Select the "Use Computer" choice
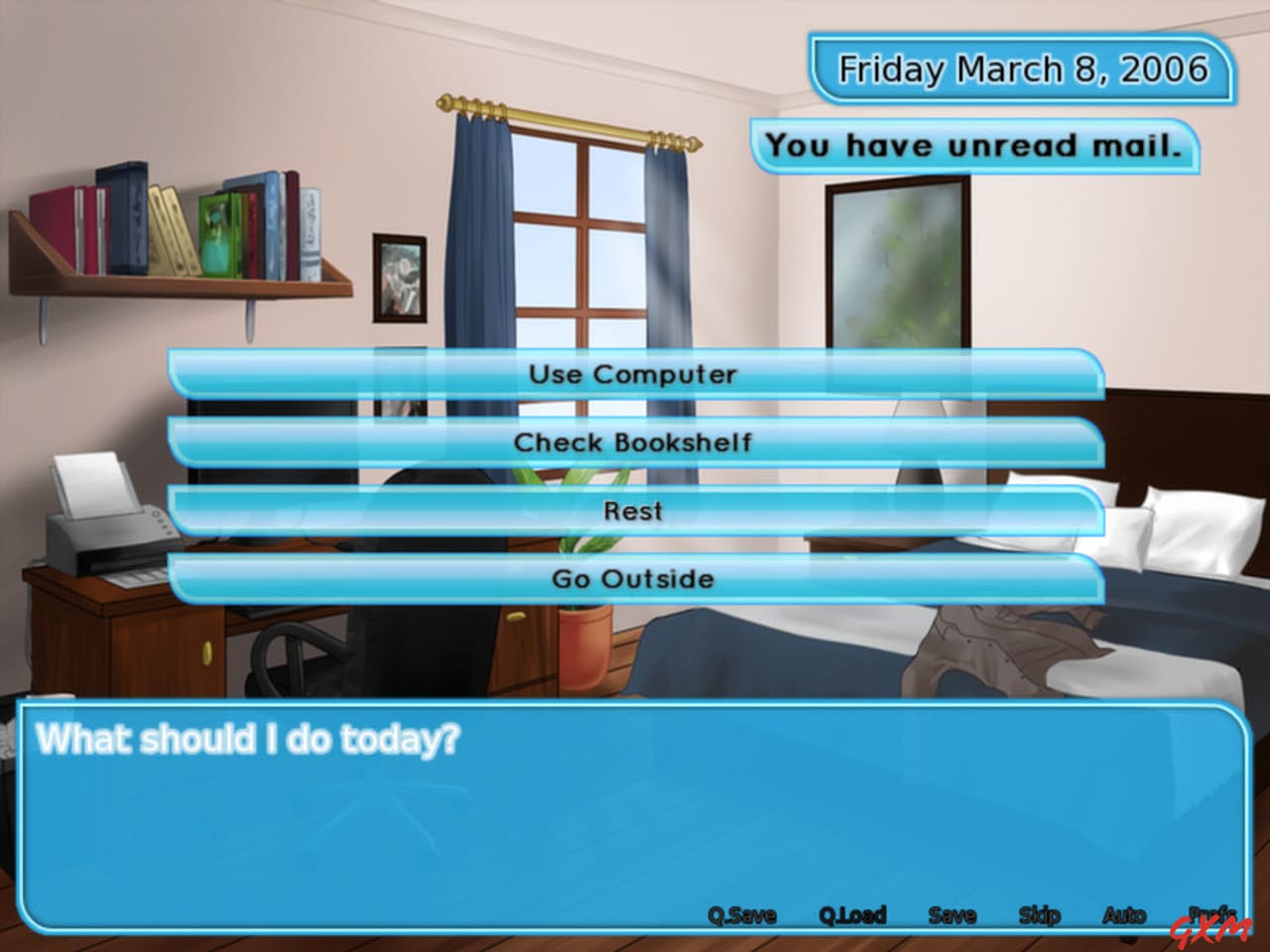Viewport: 1270px width, 952px height. pos(635,375)
